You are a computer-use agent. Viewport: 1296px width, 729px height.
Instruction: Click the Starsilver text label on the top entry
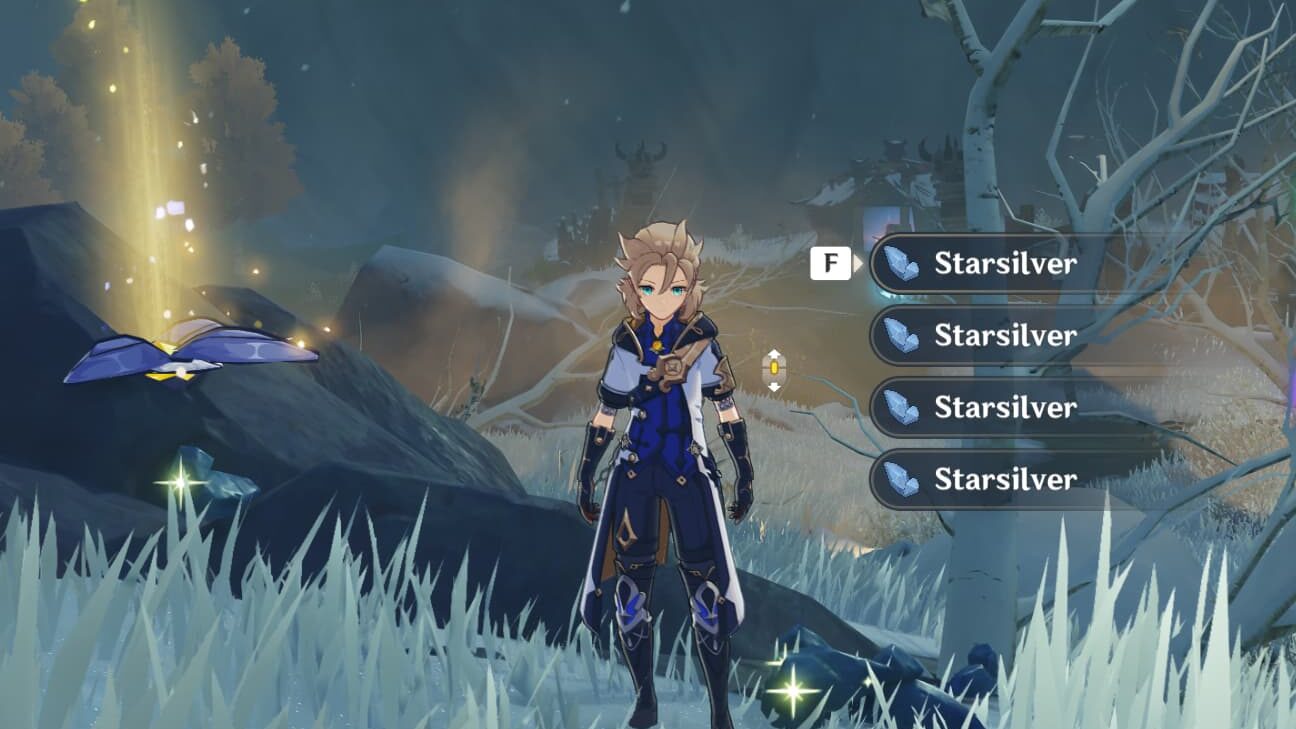point(1005,264)
